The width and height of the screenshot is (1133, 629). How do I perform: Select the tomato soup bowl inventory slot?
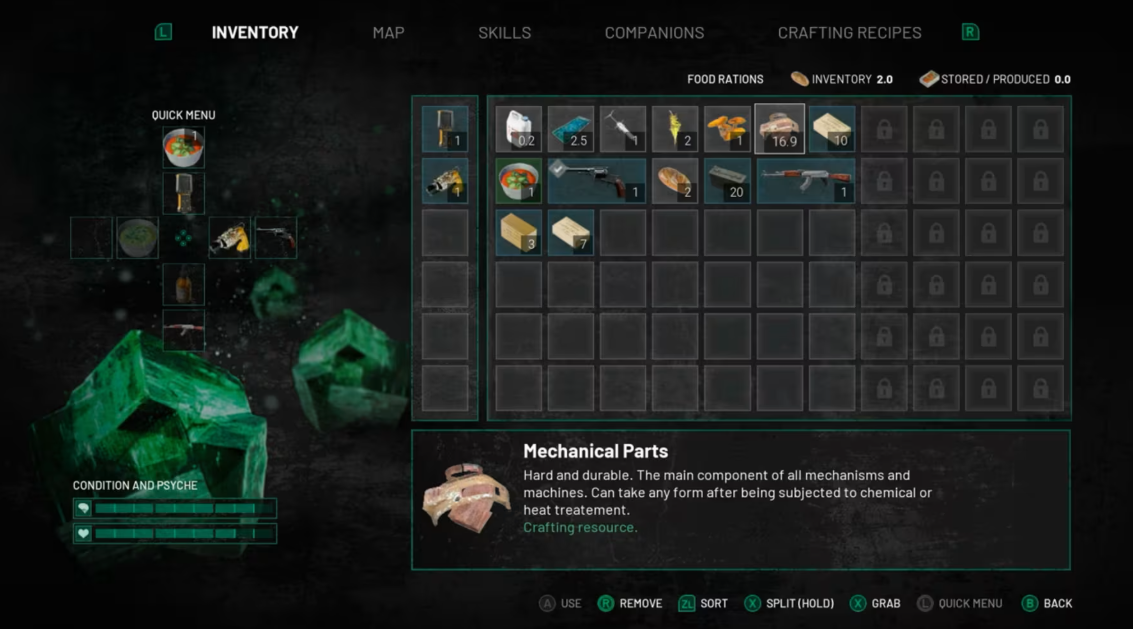(x=518, y=181)
